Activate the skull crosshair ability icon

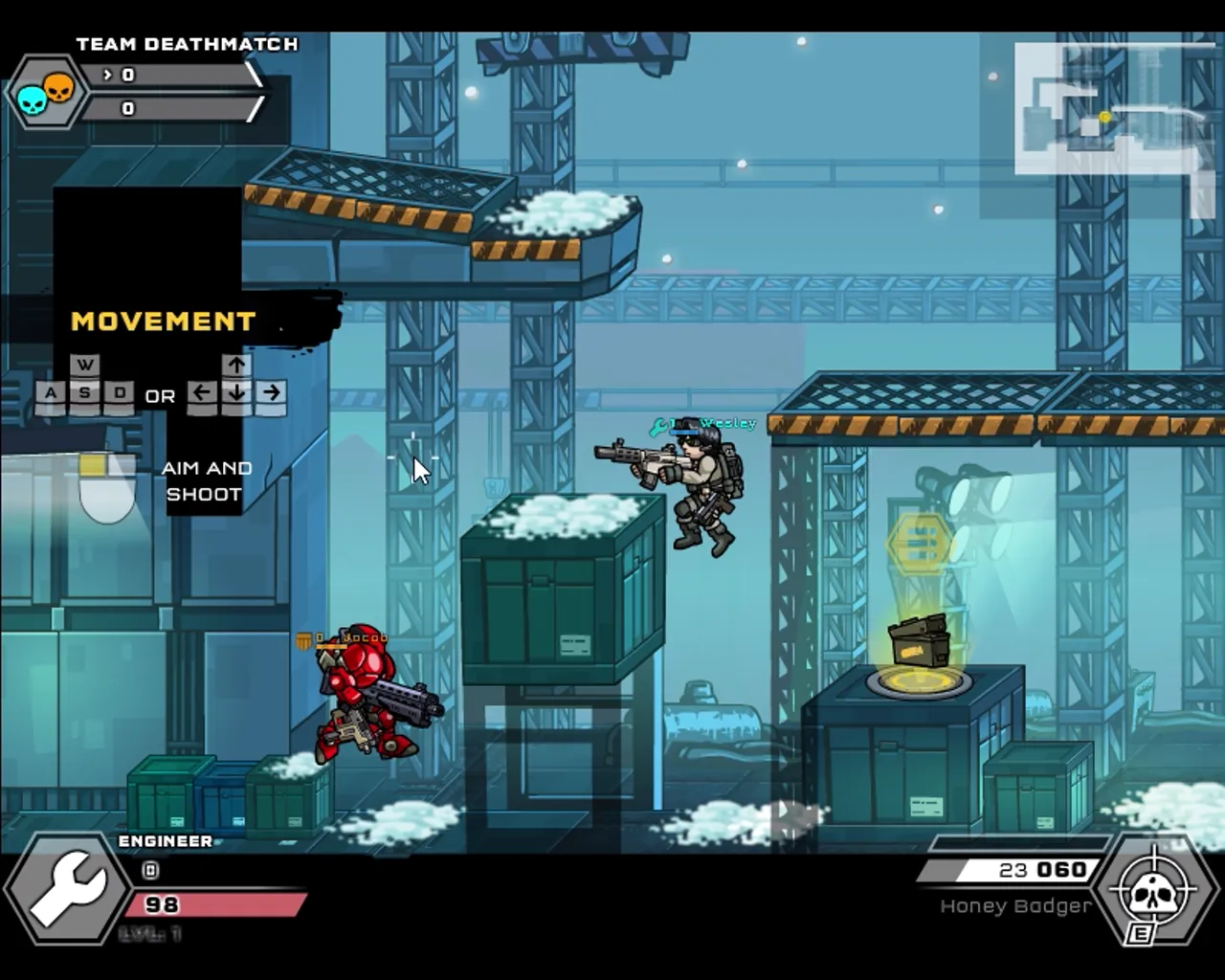tap(1153, 892)
